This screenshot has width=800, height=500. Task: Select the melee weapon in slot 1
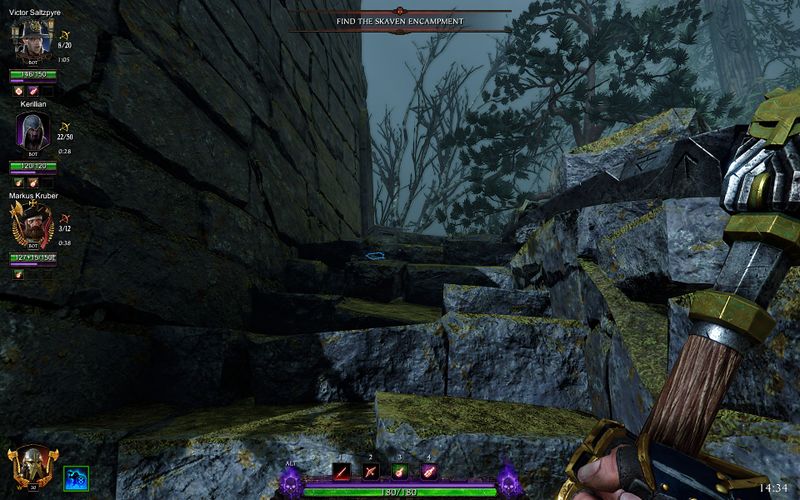coord(343,471)
